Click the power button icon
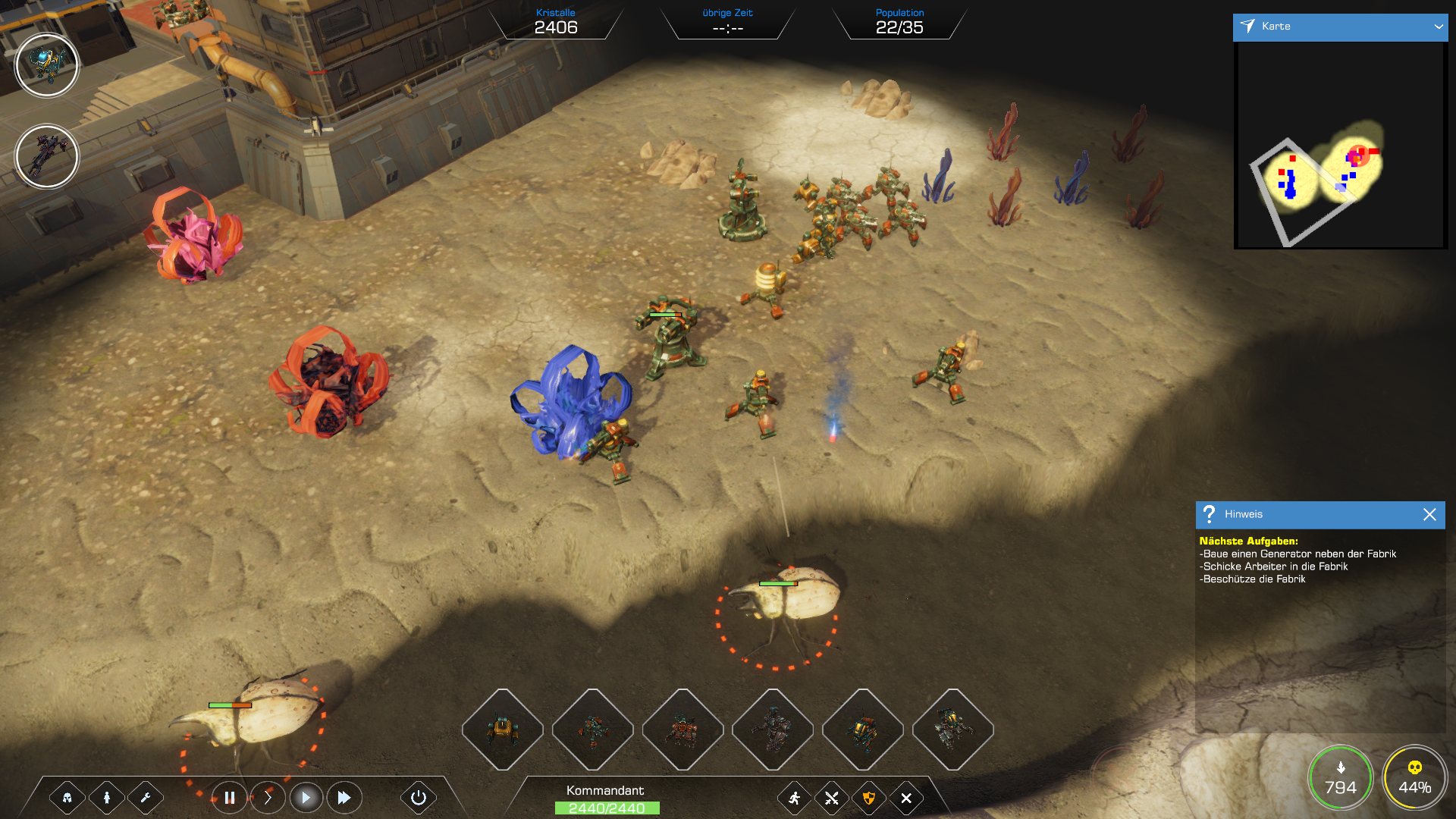Viewport: 1456px width, 819px height. pos(418,798)
